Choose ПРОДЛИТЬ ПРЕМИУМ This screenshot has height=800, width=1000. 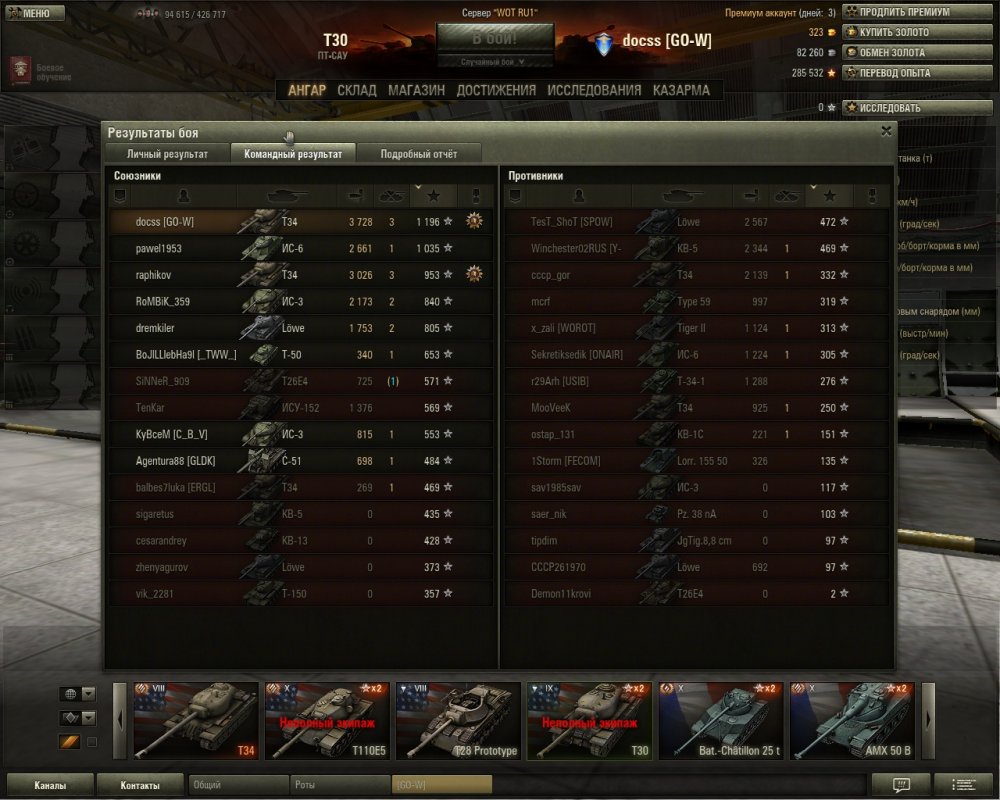pyautogui.click(x=897, y=12)
